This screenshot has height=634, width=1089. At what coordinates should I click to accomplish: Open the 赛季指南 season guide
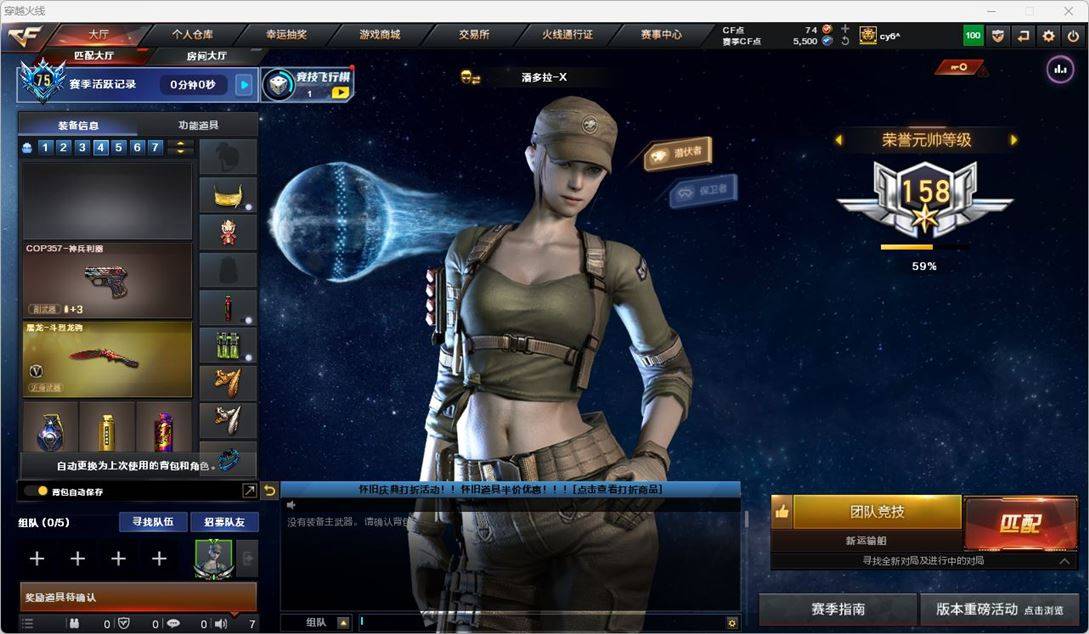tap(837, 608)
